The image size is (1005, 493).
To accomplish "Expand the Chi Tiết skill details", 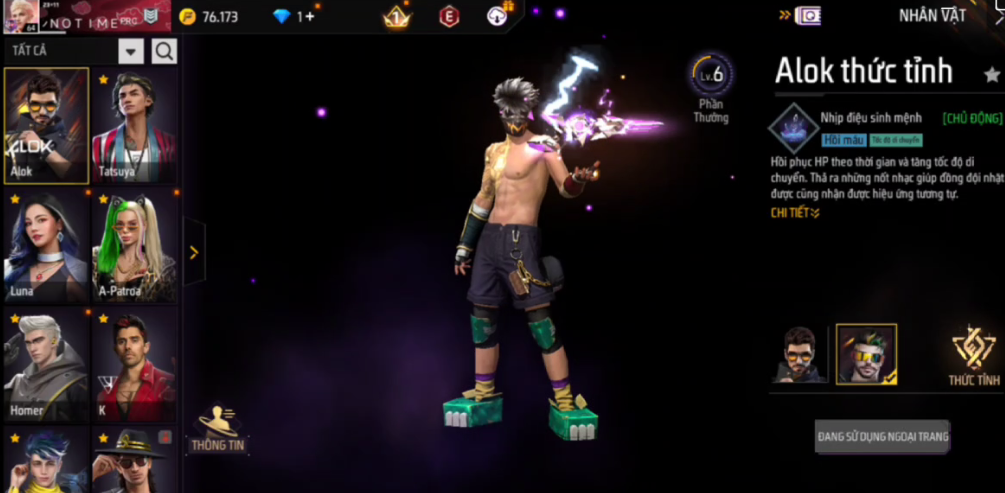I will pyautogui.click(x=795, y=213).
